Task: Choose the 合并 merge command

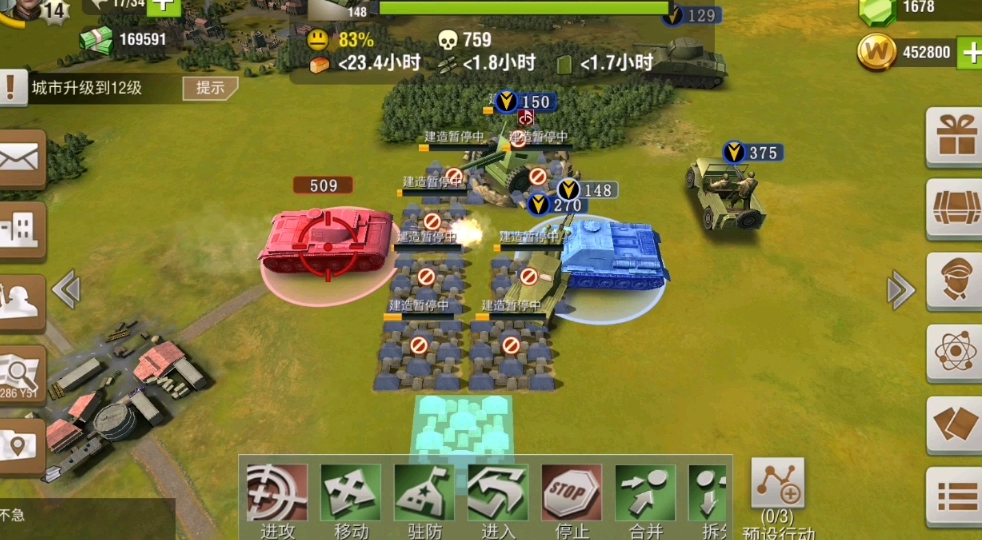Action: 645,493
